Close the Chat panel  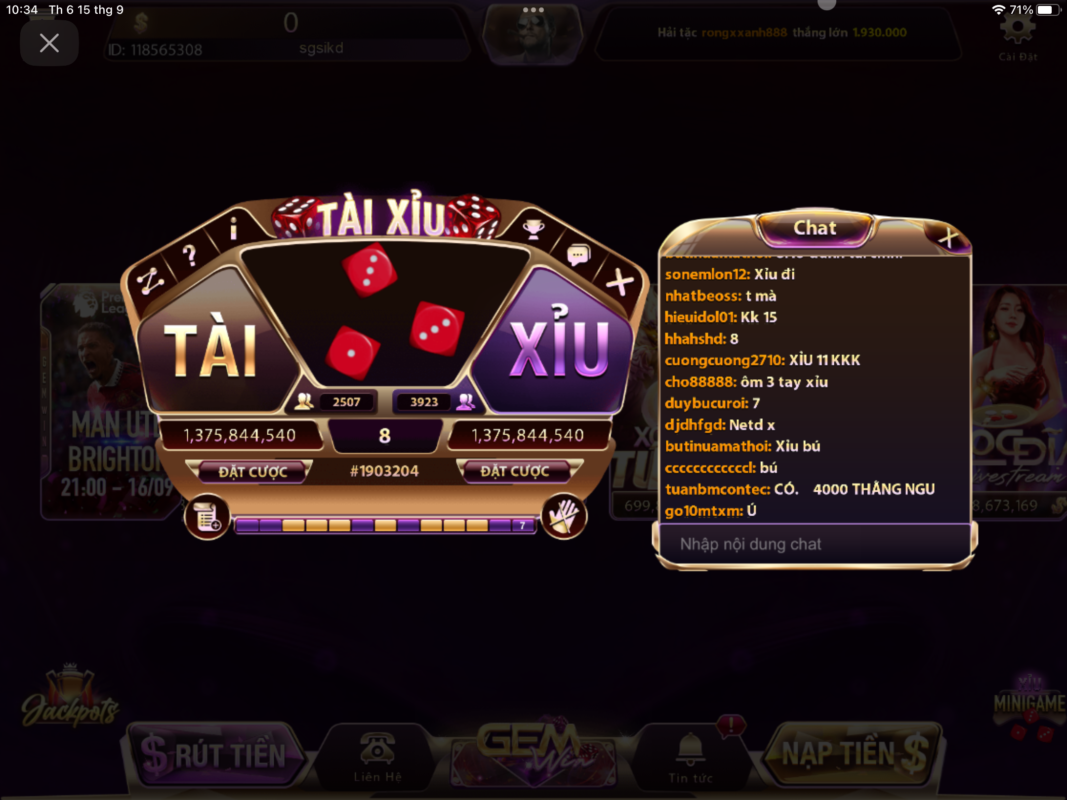point(947,238)
